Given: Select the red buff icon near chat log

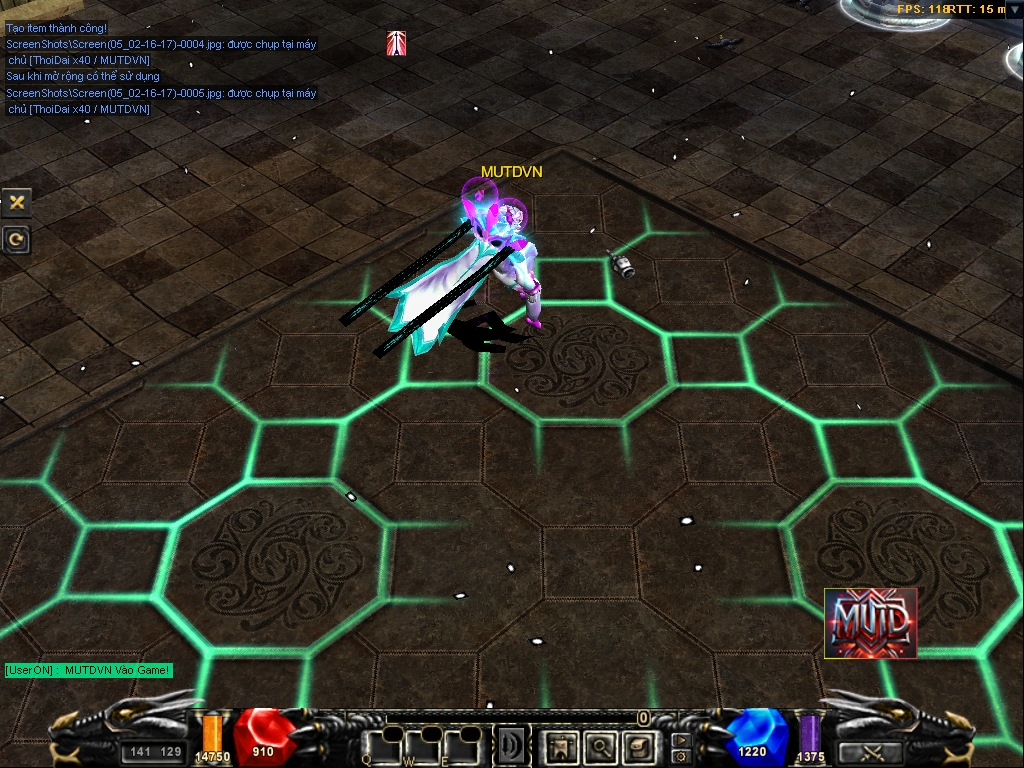Looking at the screenshot, I should pyautogui.click(x=397, y=43).
